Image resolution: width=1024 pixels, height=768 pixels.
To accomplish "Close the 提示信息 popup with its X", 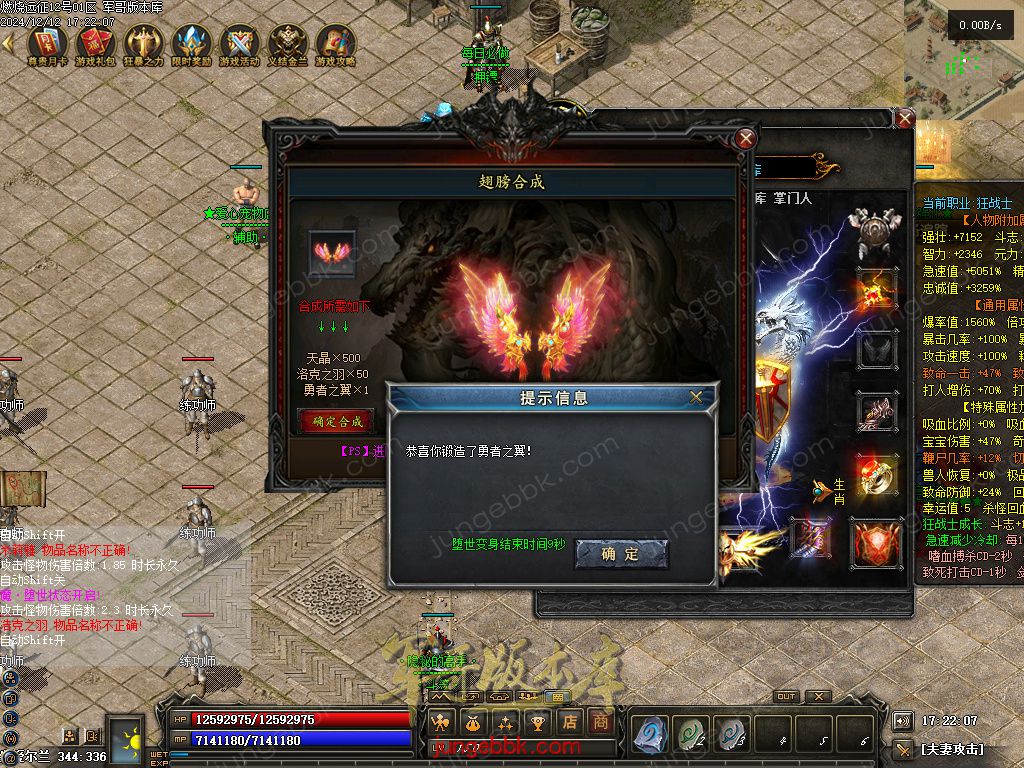I will coord(696,397).
